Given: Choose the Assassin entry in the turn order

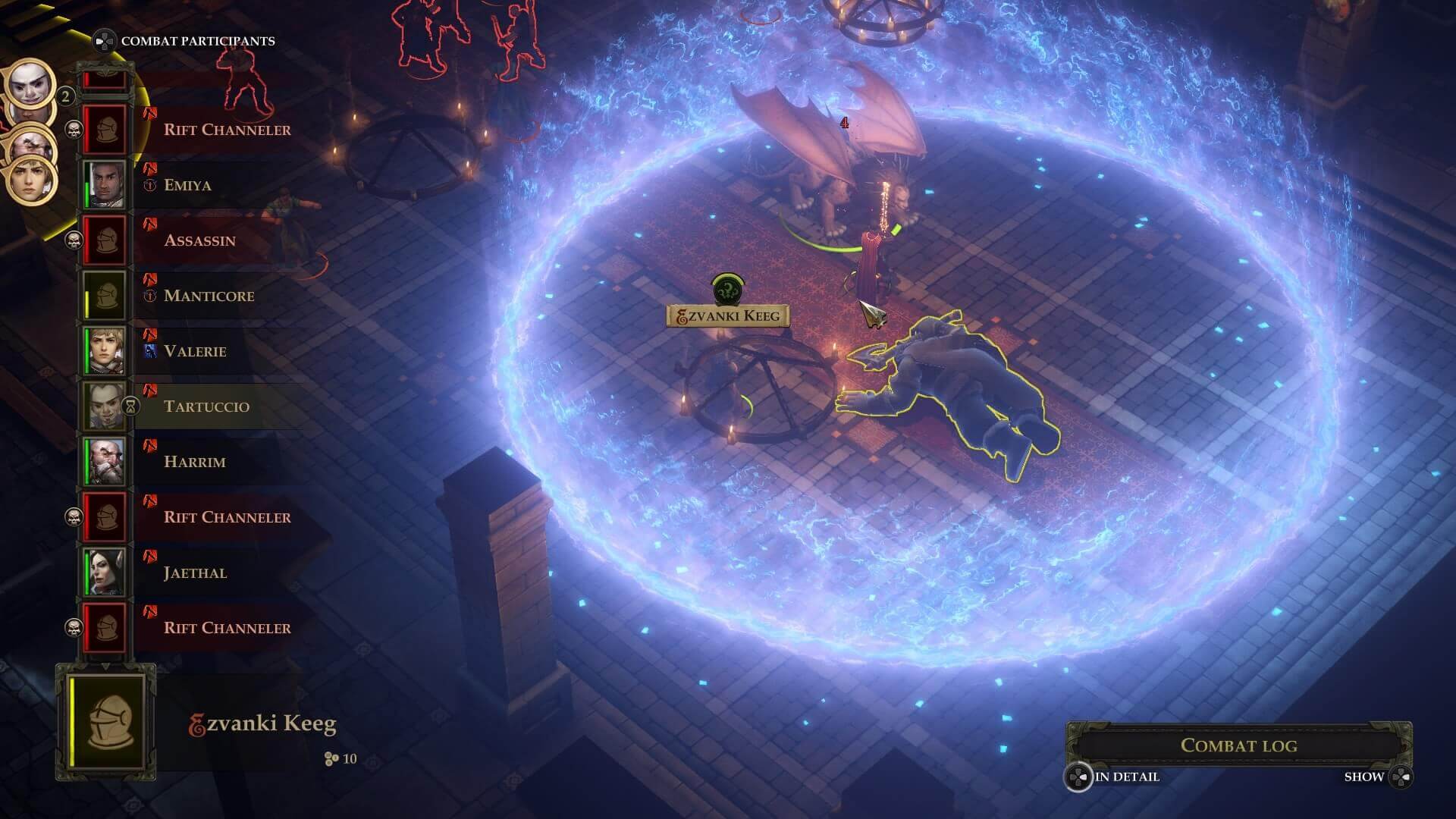Looking at the screenshot, I should point(199,240).
